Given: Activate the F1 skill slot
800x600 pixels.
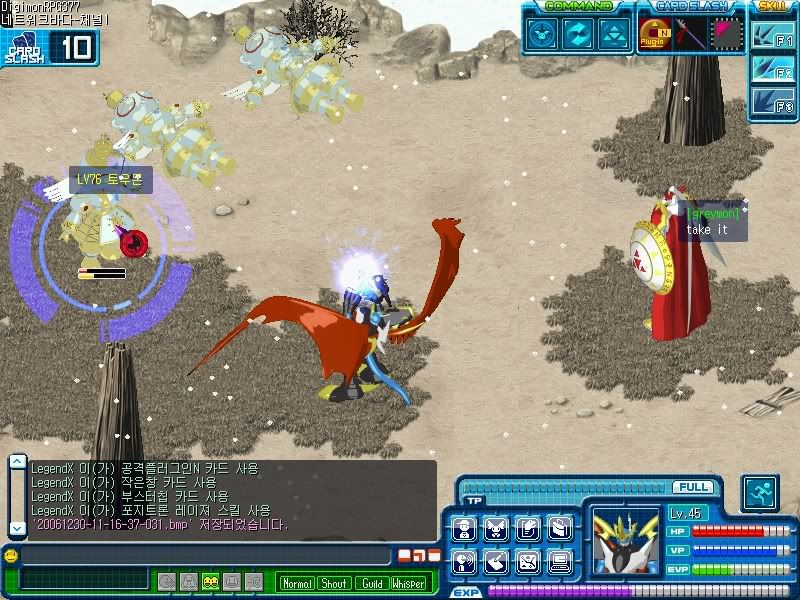Looking at the screenshot, I should 773,41.
